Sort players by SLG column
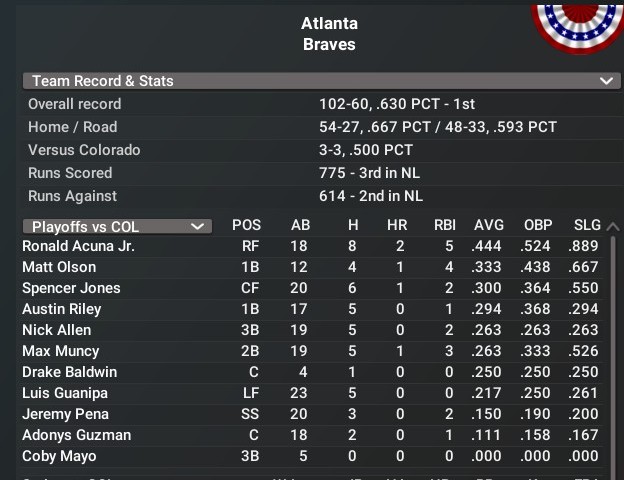This screenshot has width=624, height=480. pyautogui.click(x=587, y=225)
